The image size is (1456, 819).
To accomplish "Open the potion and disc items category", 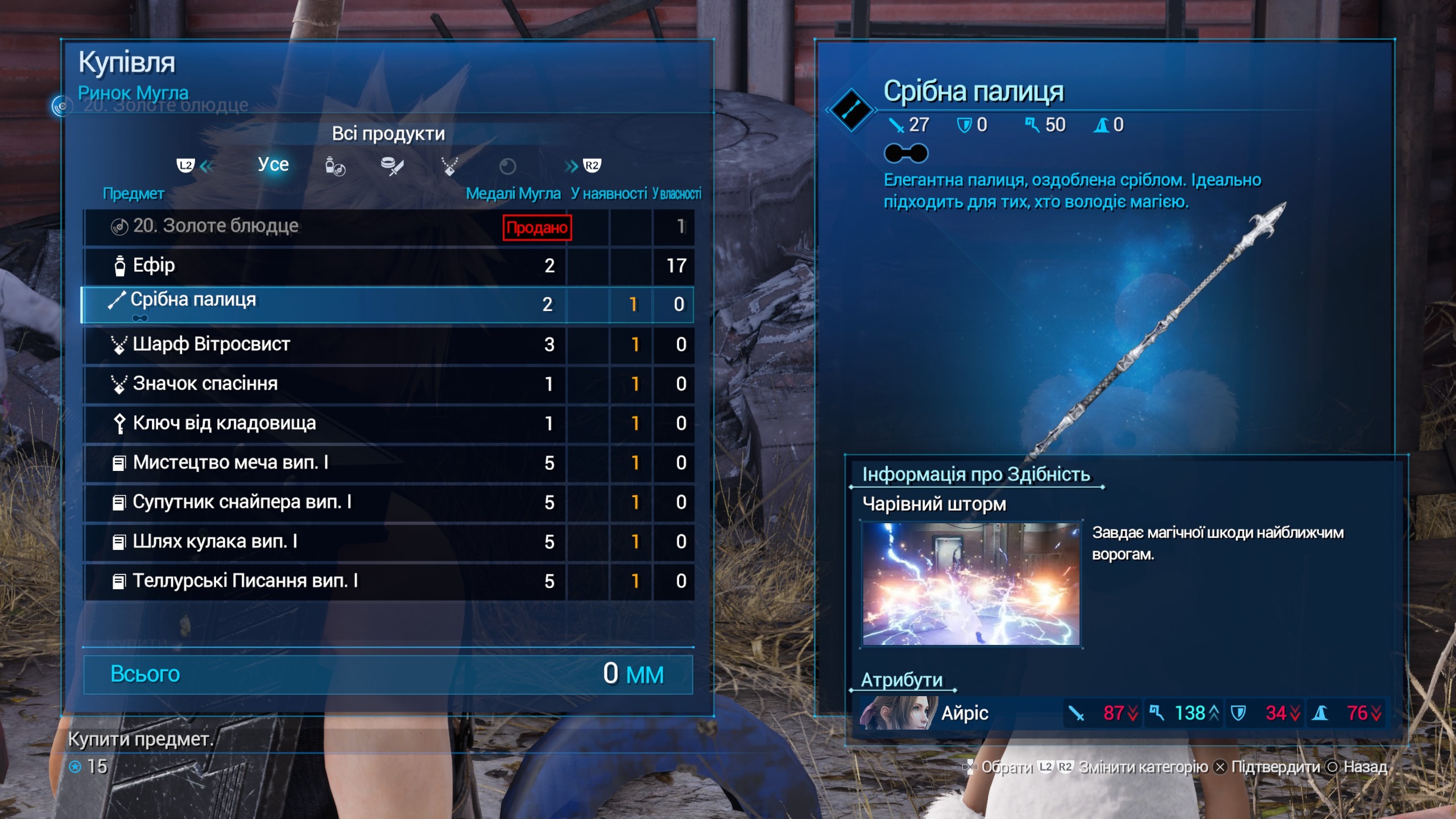I will [335, 167].
